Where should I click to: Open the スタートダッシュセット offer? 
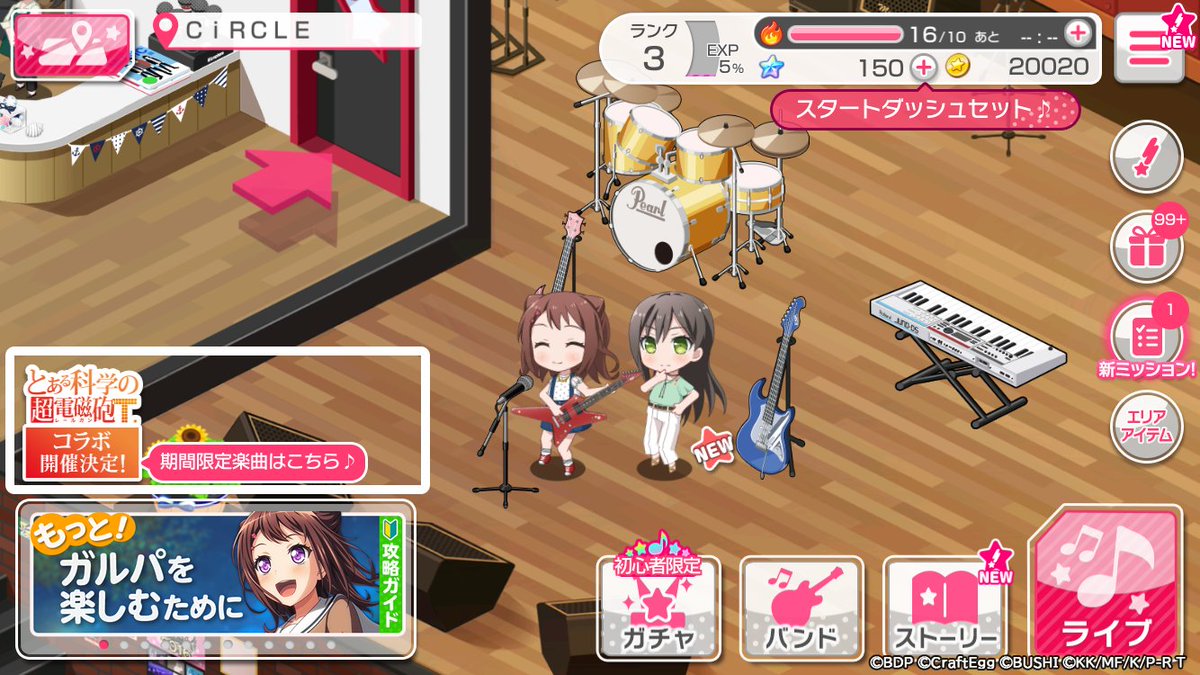click(x=925, y=109)
